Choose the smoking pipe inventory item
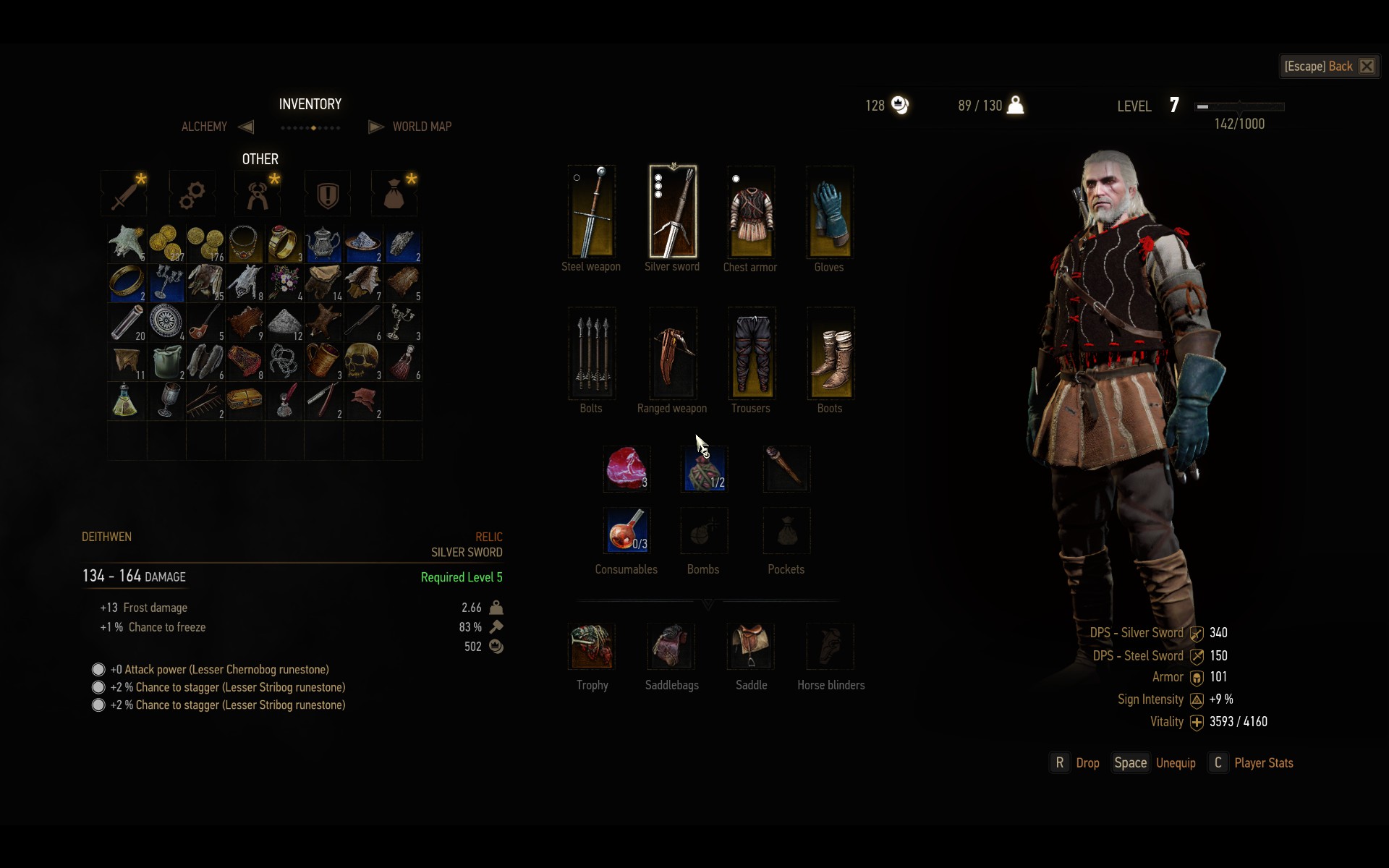The width and height of the screenshot is (1389, 868). (205, 322)
